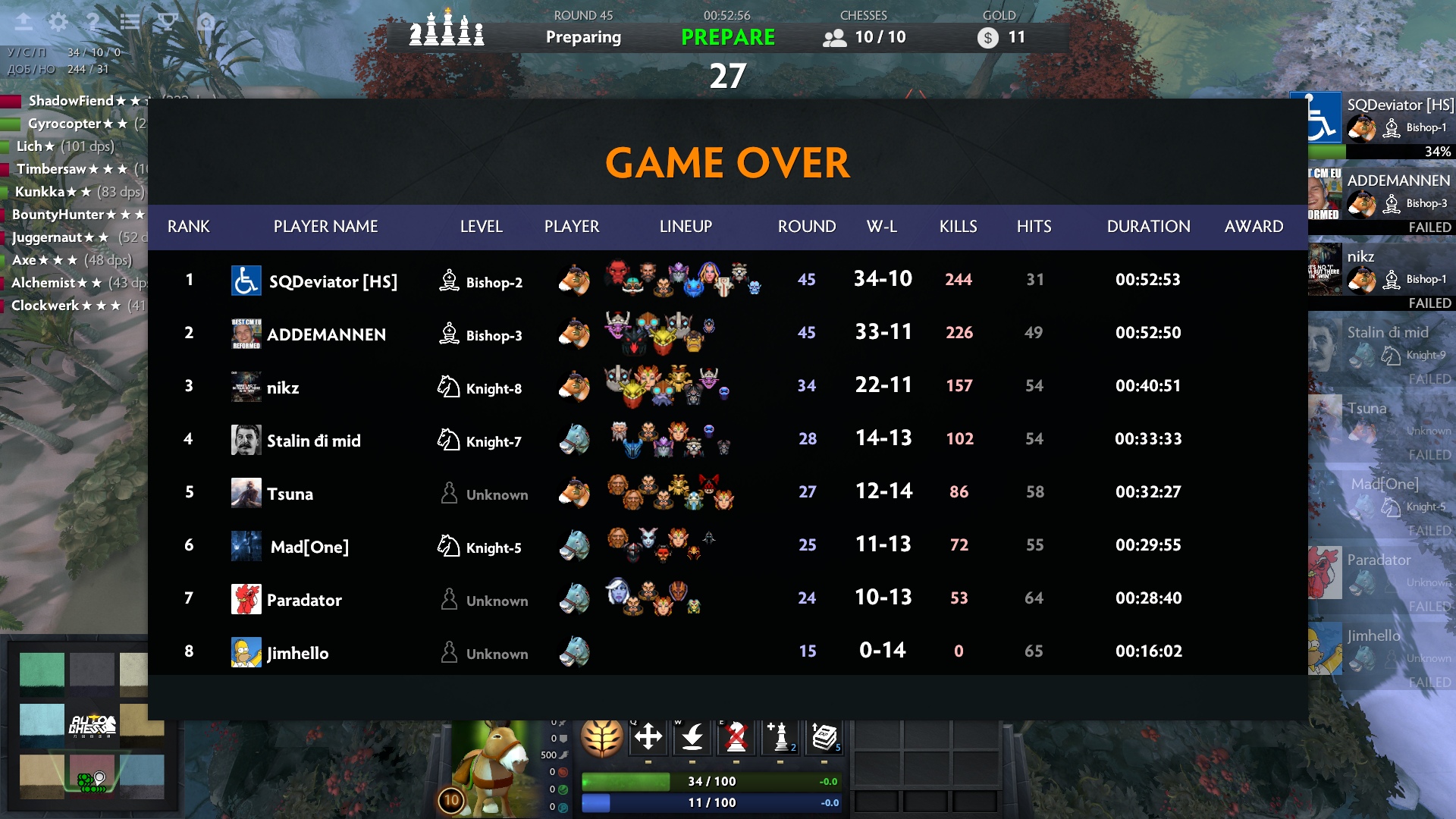Open the trophy icon in top bar
The width and height of the screenshot is (1456, 819).
pyautogui.click(x=168, y=22)
